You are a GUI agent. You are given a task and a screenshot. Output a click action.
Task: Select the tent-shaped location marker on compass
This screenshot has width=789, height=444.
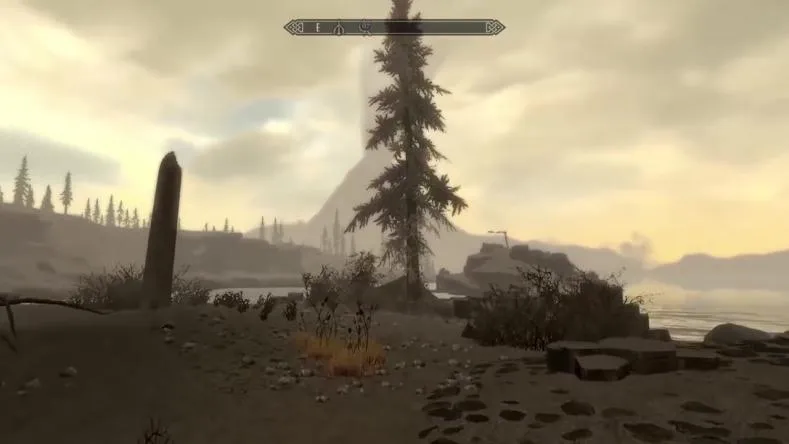tap(339, 27)
